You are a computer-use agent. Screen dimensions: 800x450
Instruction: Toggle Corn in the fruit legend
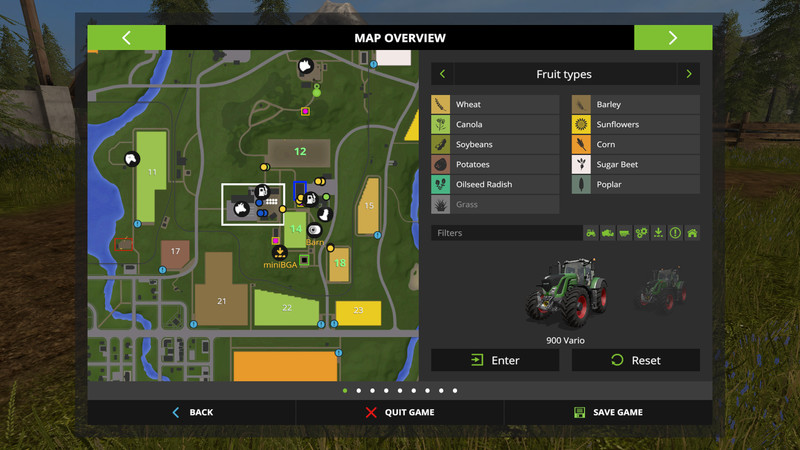(635, 145)
